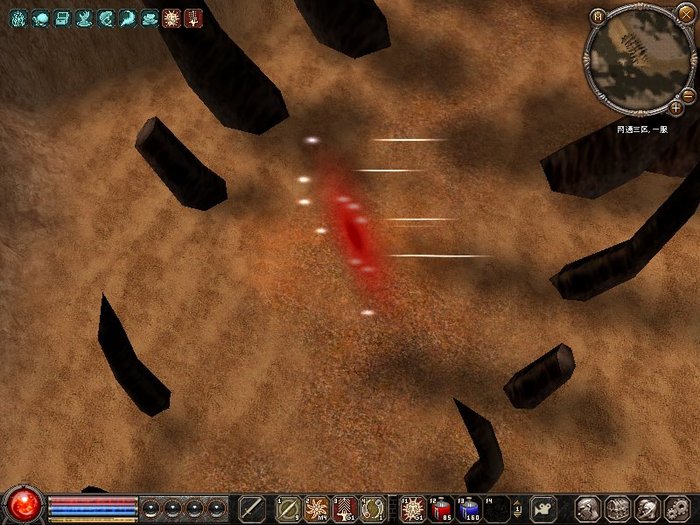Open the map with the M button
The width and height of the screenshot is (700, 525).
click(598, 16)
